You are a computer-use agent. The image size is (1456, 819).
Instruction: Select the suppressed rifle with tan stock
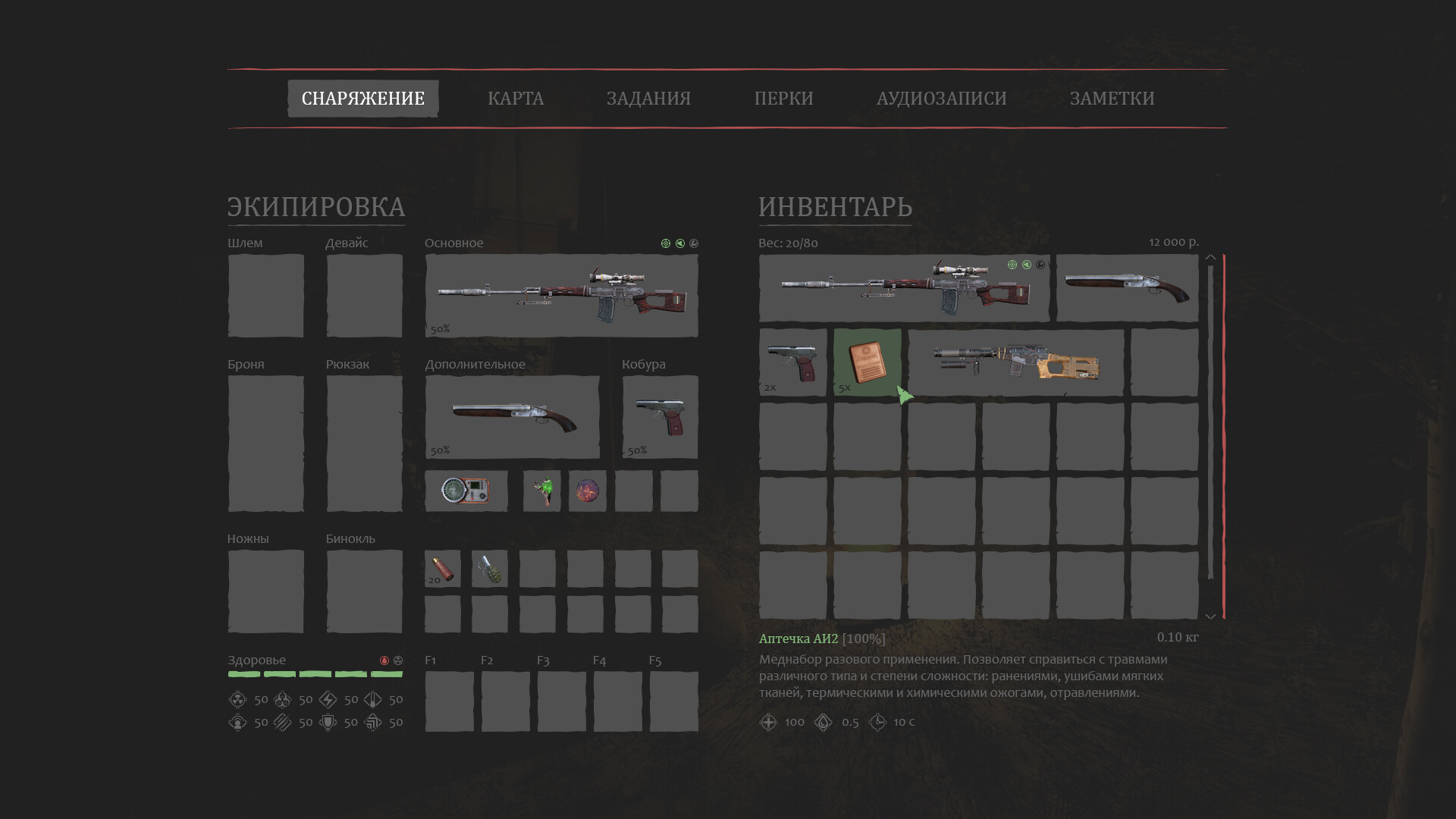click(1015, 362)
